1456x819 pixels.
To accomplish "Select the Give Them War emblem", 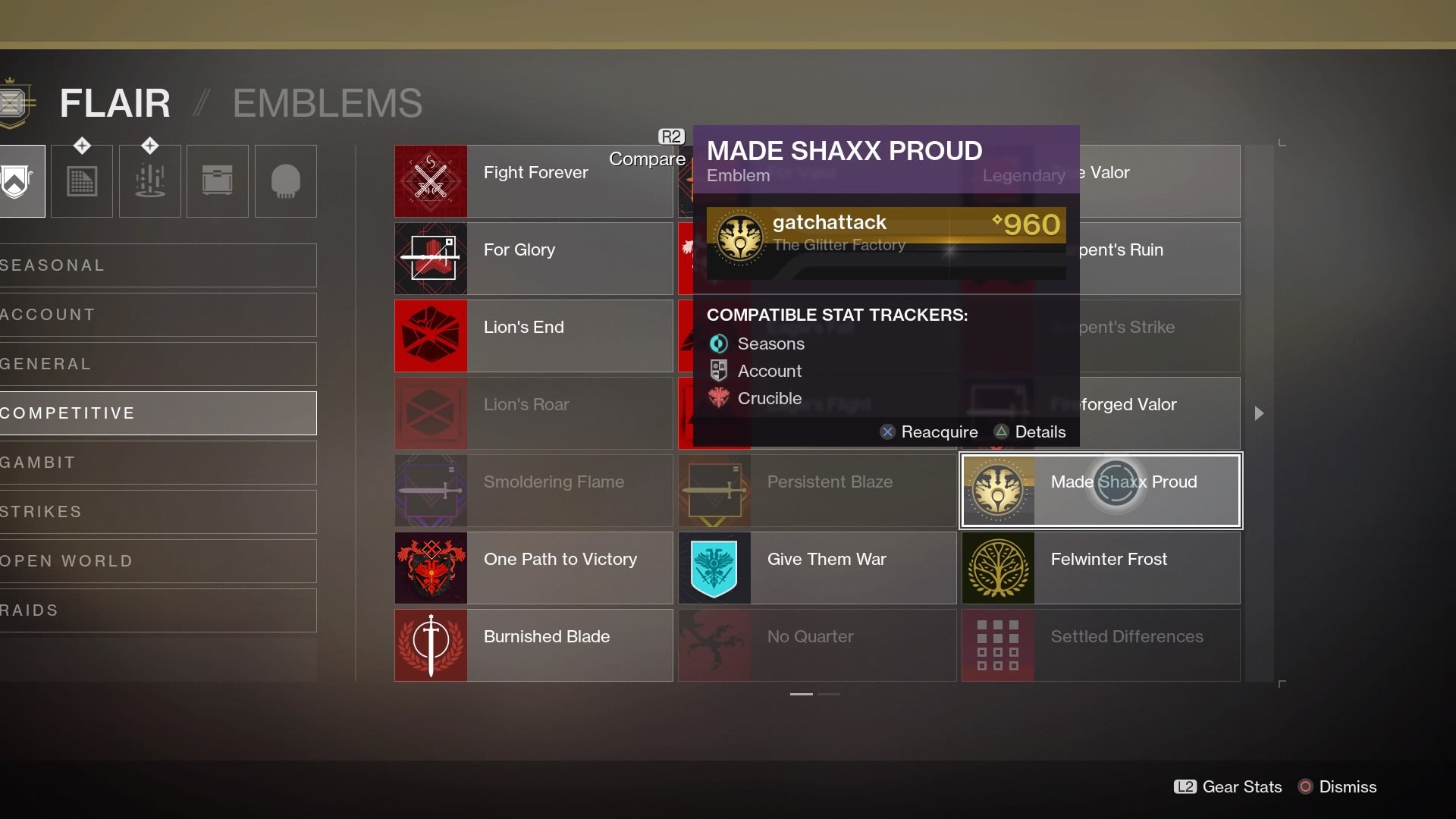I will click(x=817, y=568).
